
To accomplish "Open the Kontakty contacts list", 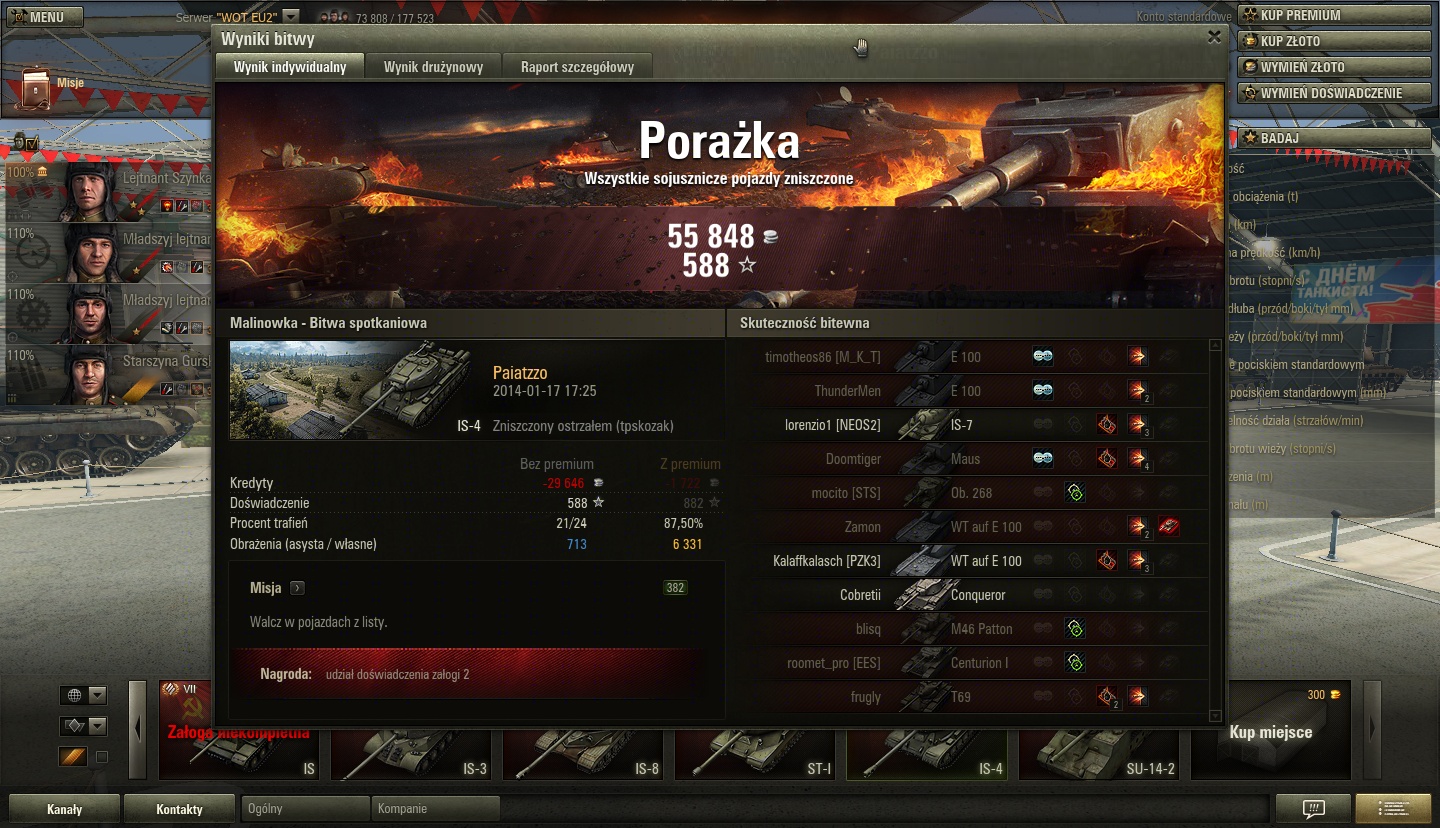I will [179, 809].
